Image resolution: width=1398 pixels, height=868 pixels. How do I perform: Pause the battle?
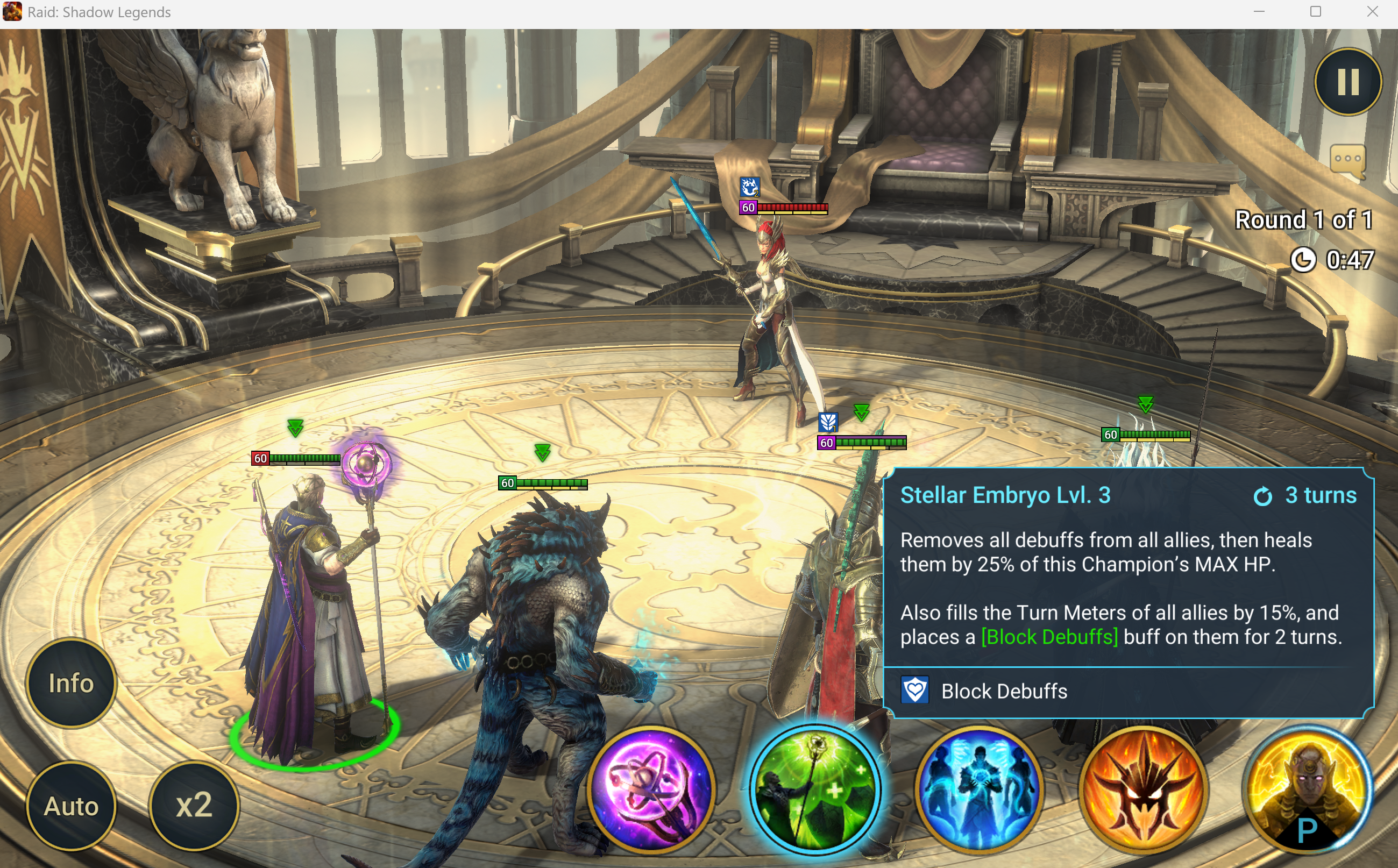1347,82
